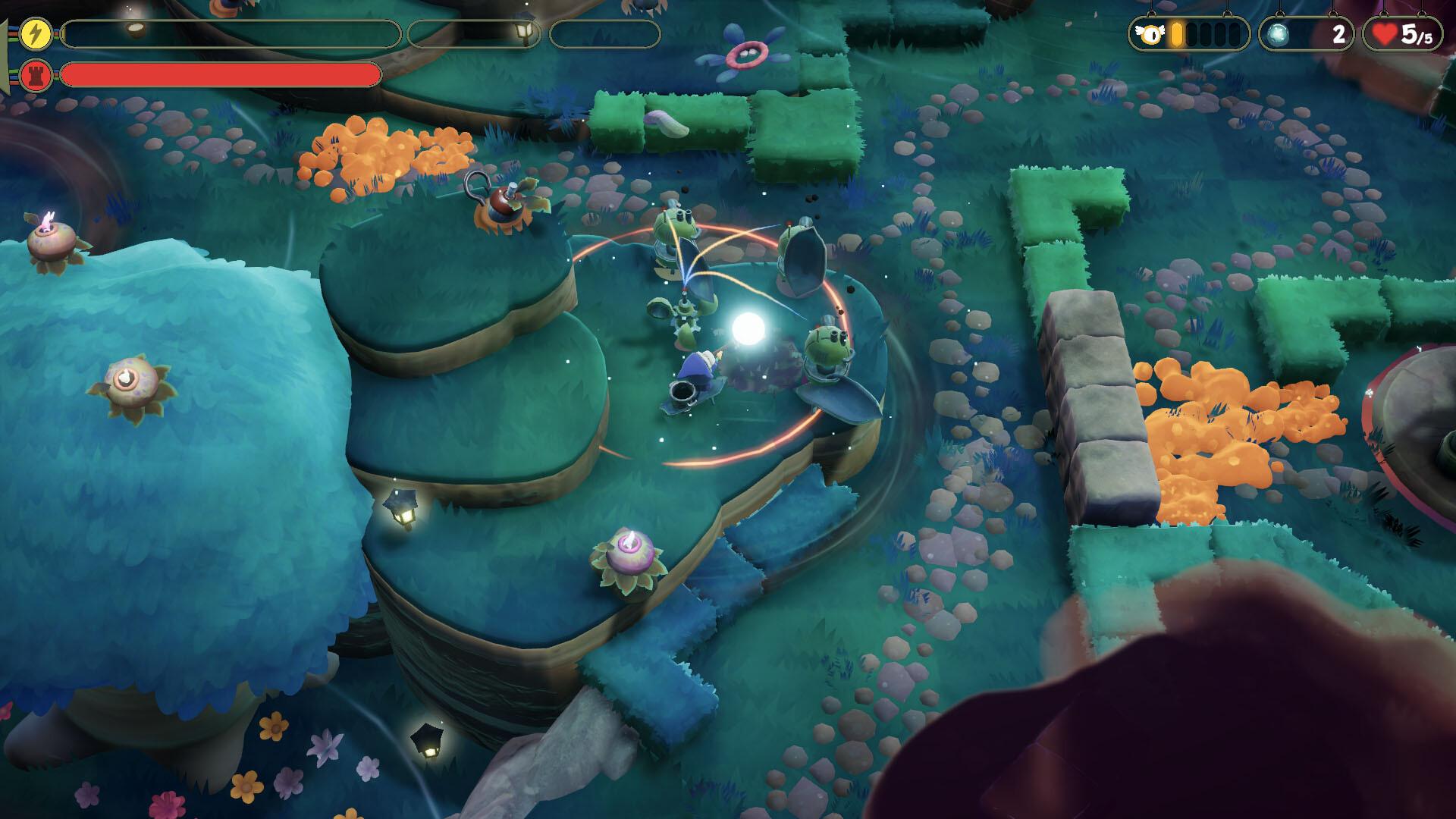Select the red castle tower icon
The image size is (1456, 819).
click(x=36, y=75)
